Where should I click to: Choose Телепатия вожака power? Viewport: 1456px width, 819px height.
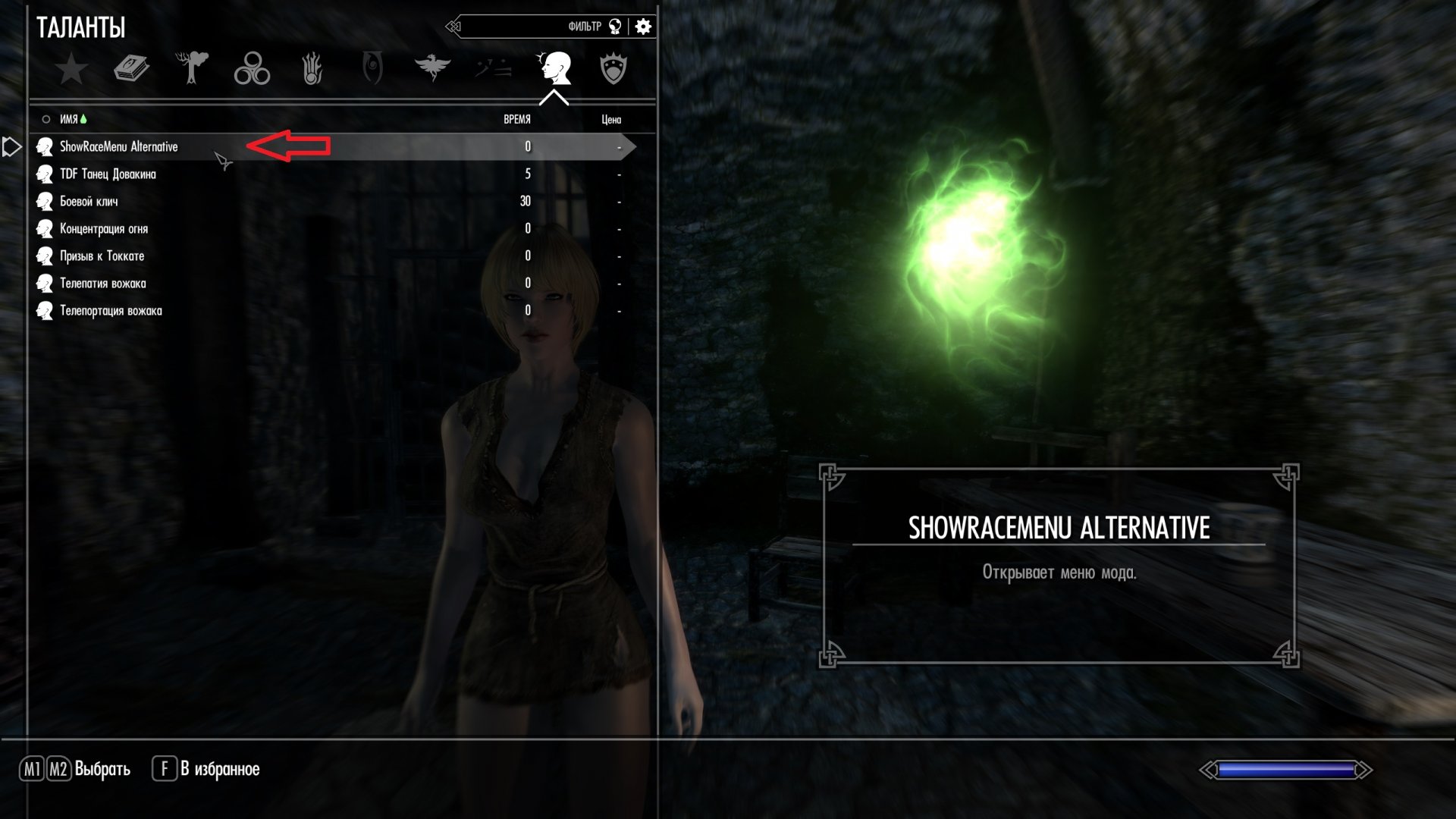102,283
